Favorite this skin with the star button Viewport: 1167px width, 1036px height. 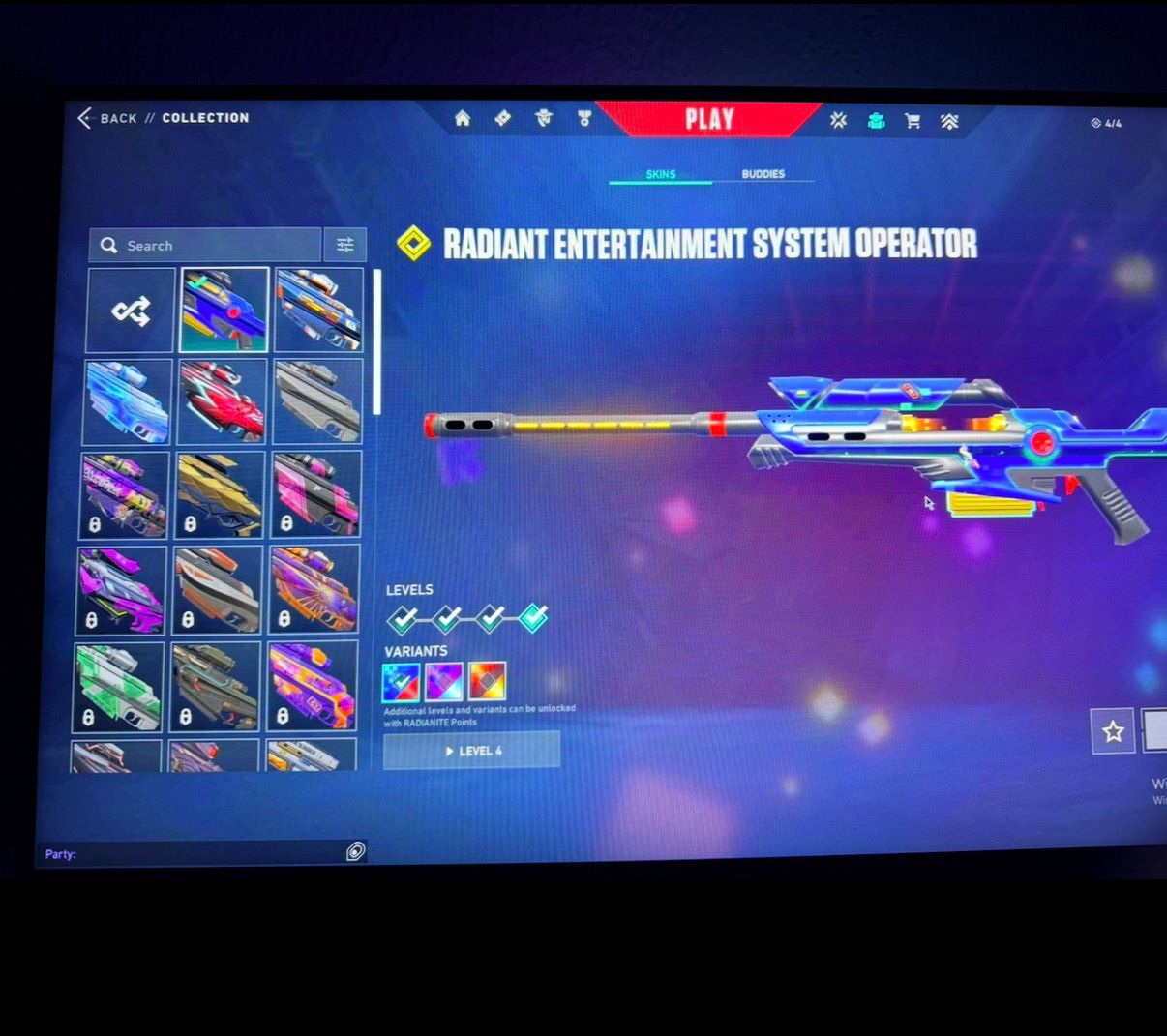[1113, 731]
